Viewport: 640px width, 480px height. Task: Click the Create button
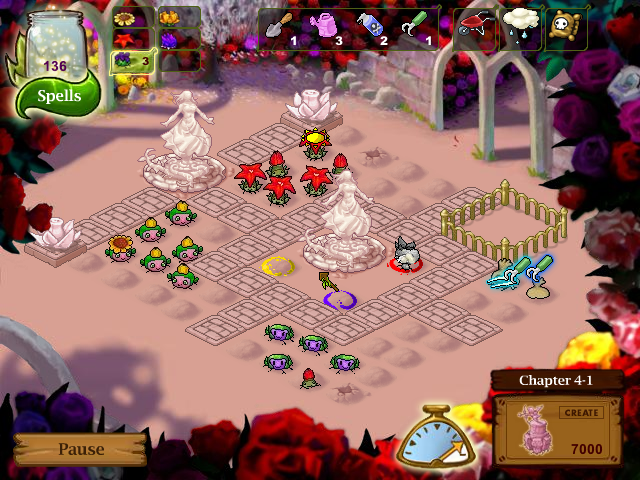(581, 412)
